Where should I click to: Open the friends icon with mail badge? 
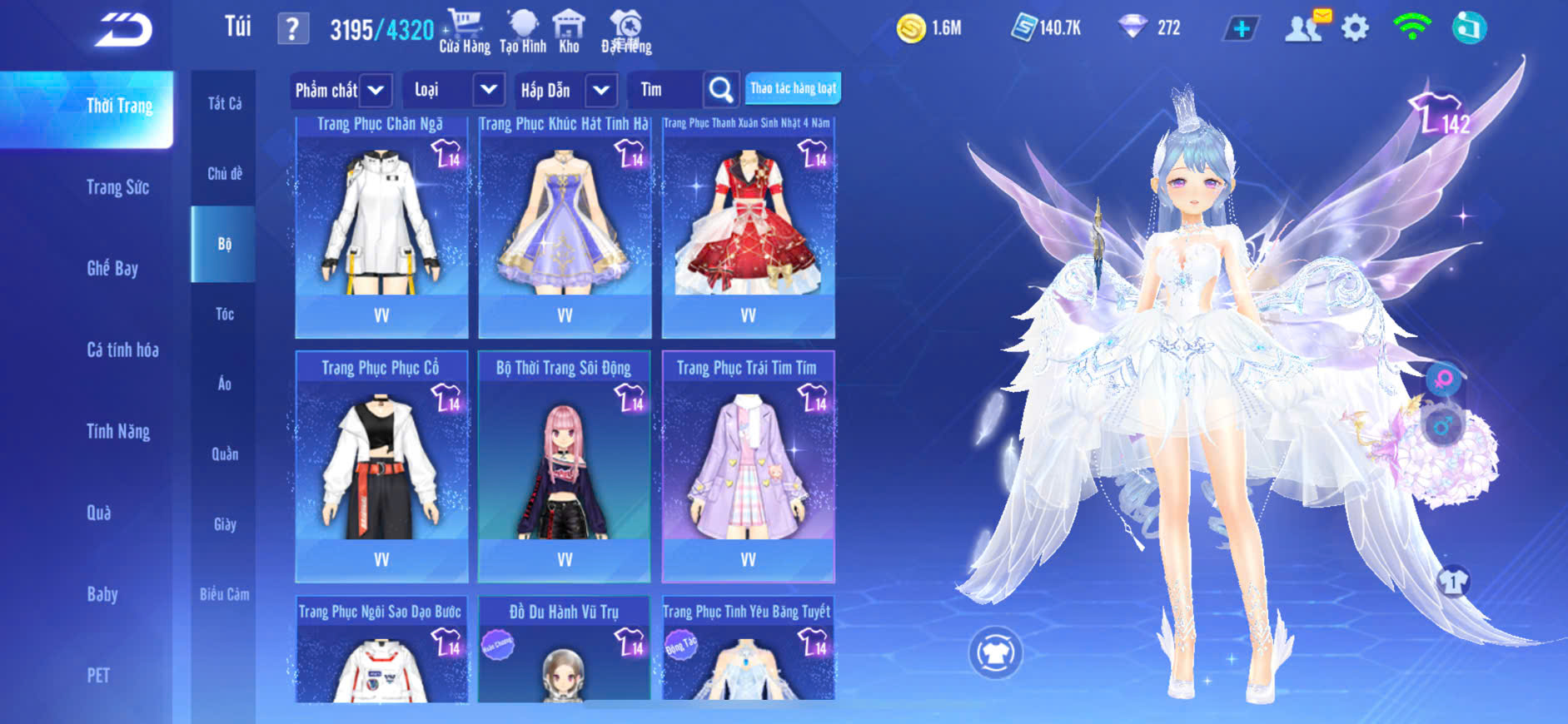[1305, 27]
